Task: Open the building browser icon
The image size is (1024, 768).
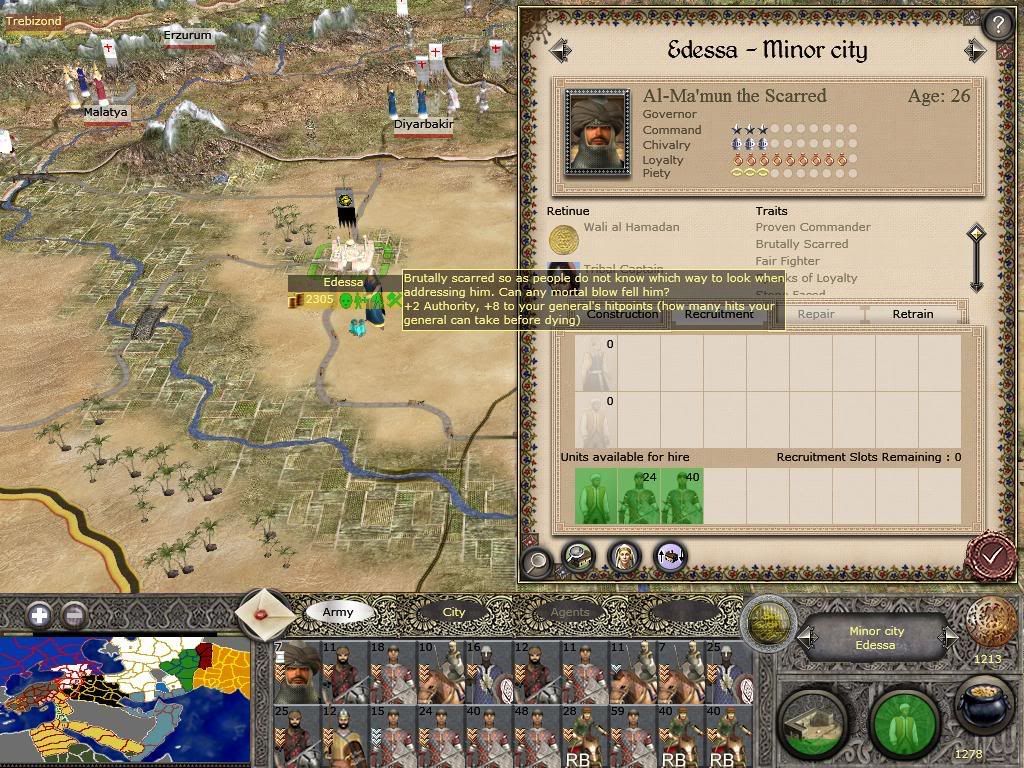Action: (579, 556)
